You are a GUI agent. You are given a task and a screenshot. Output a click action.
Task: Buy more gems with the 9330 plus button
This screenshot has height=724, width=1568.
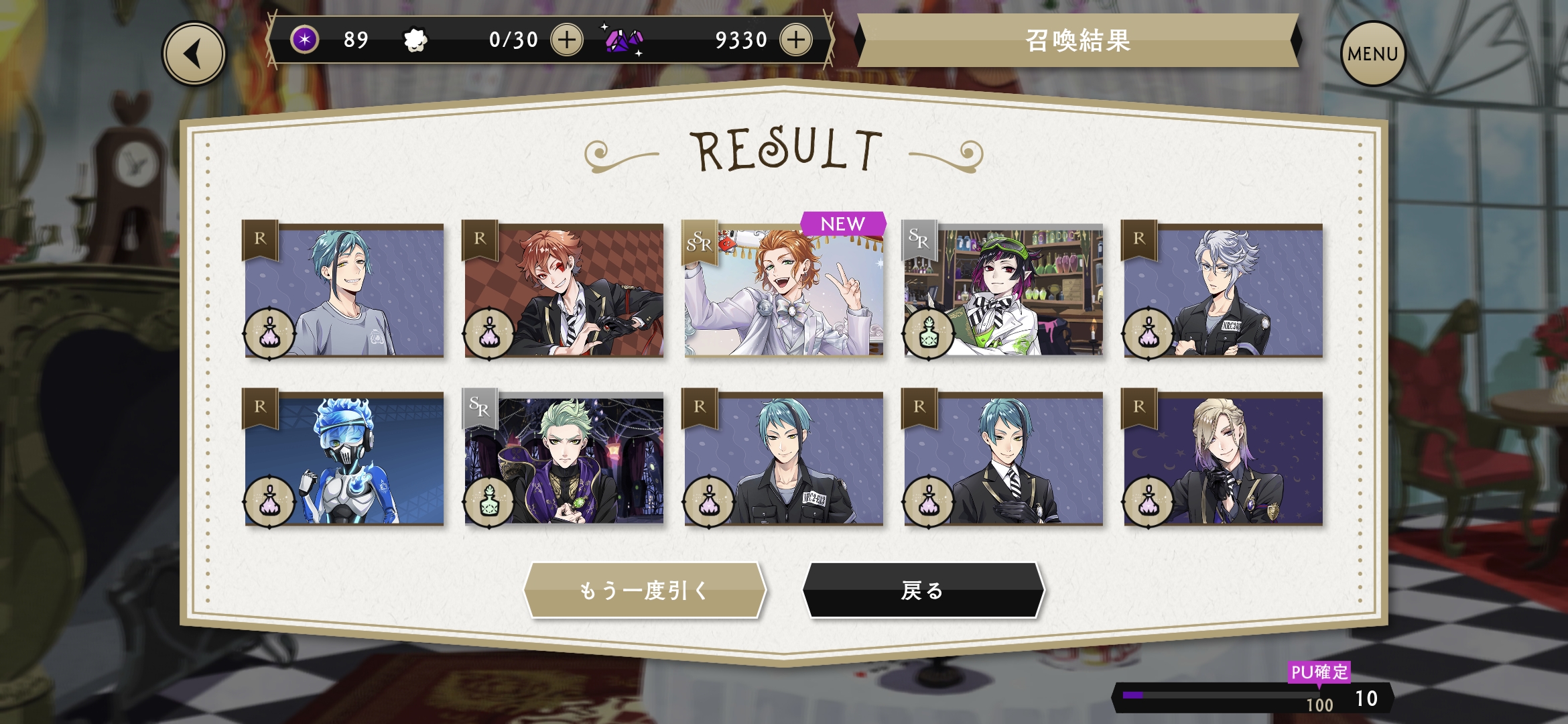[796, 40]
